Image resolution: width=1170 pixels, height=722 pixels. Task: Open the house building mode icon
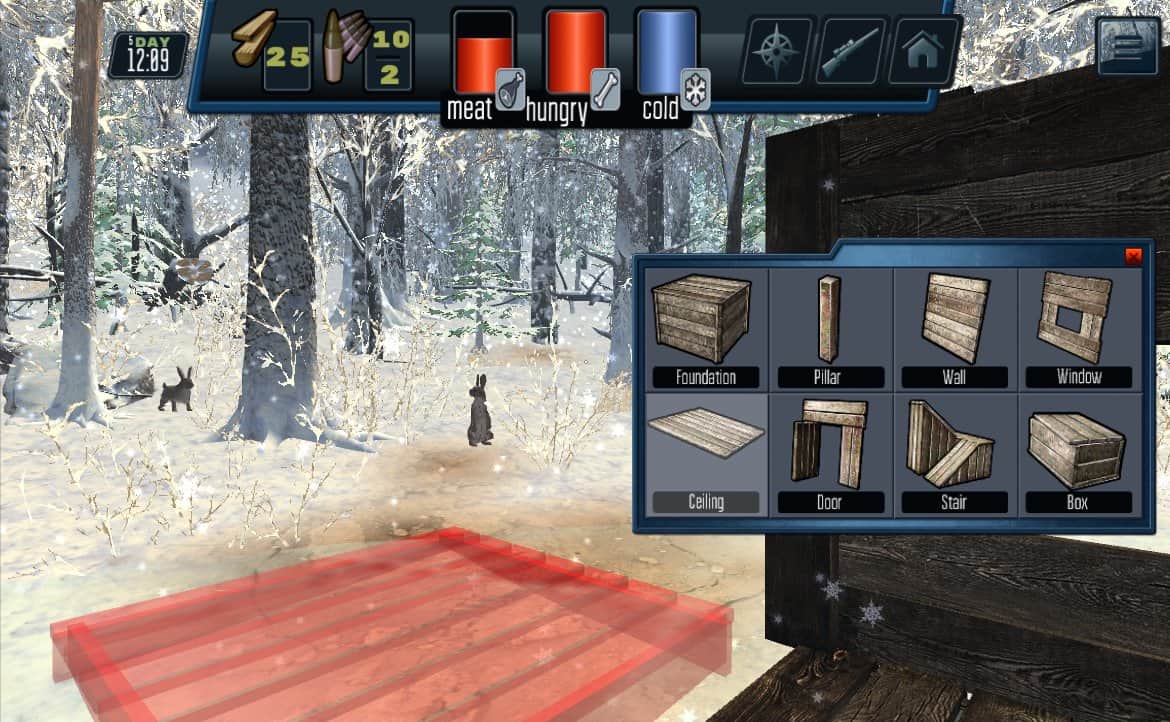(x=923, y=50)
